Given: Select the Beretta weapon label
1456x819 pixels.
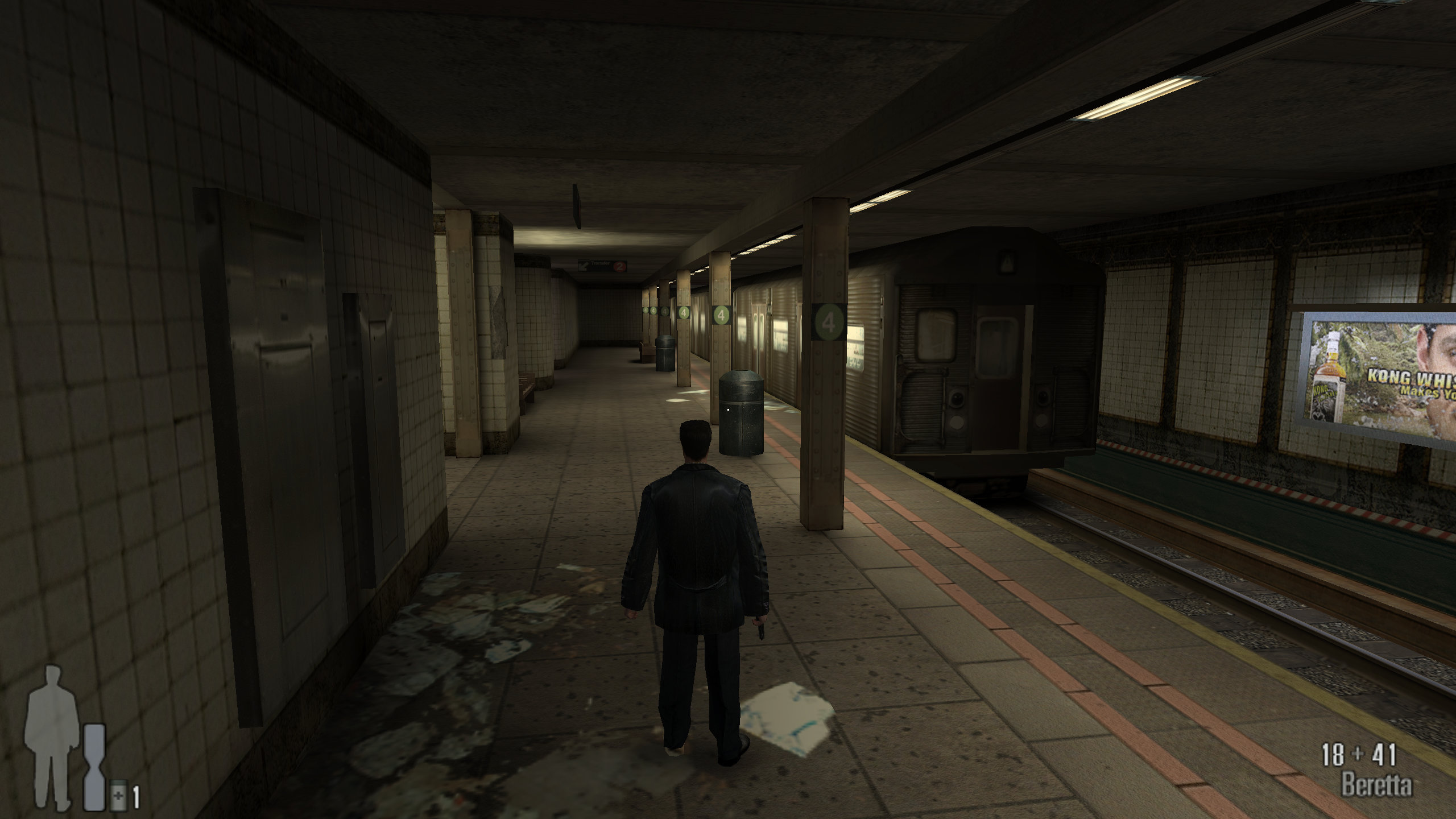Looking at the screenshot, I should tap(1376, 786).
